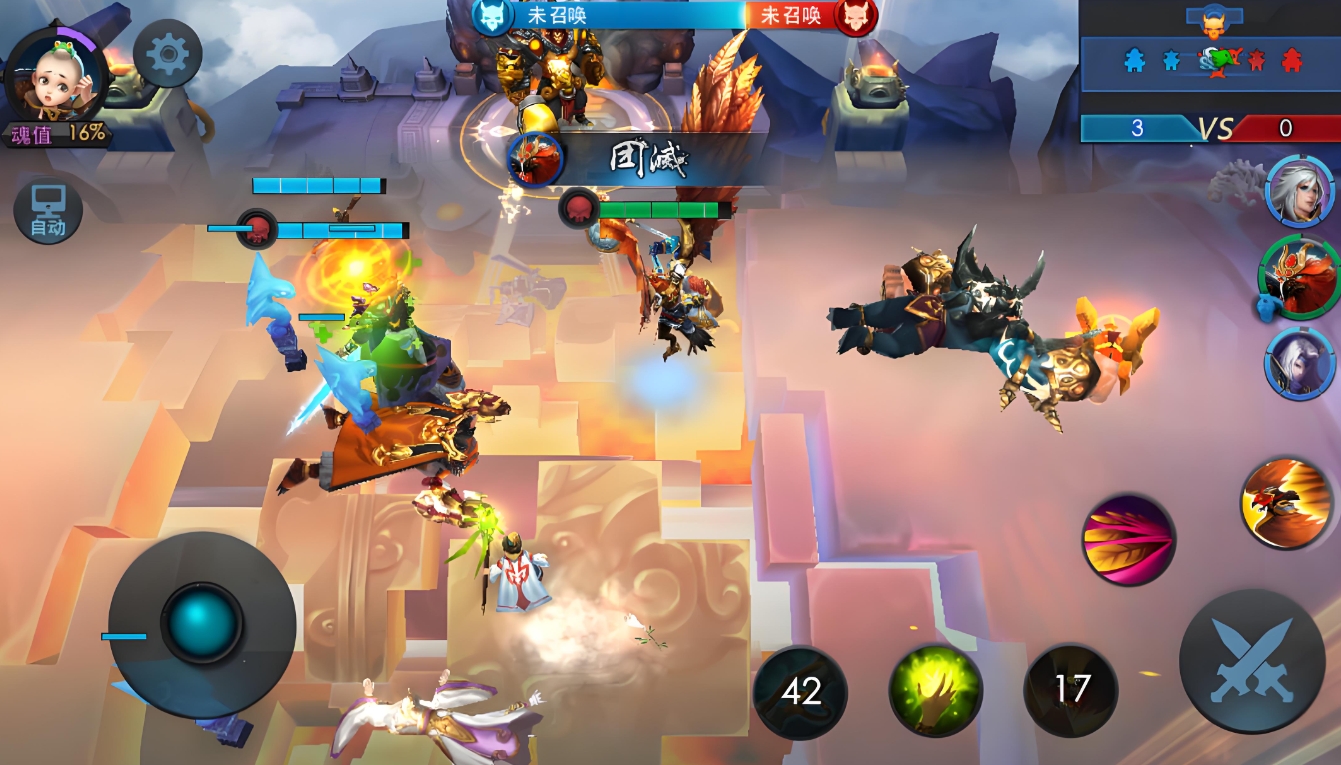This screenshot has height=765, width=1341.
Task: Tap the child avatar portrait
Action: tap(56, 77)
